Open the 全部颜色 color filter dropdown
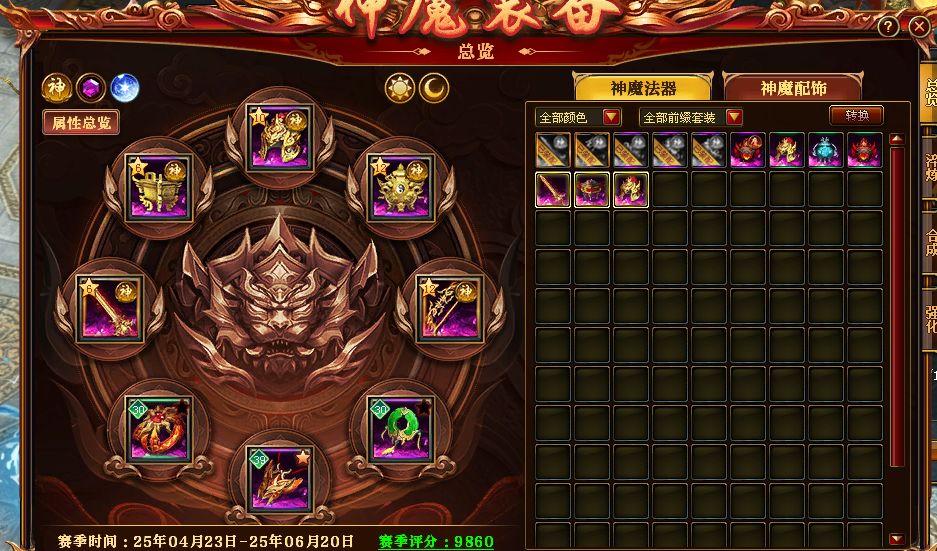937x551 pixels. point(578,117)
